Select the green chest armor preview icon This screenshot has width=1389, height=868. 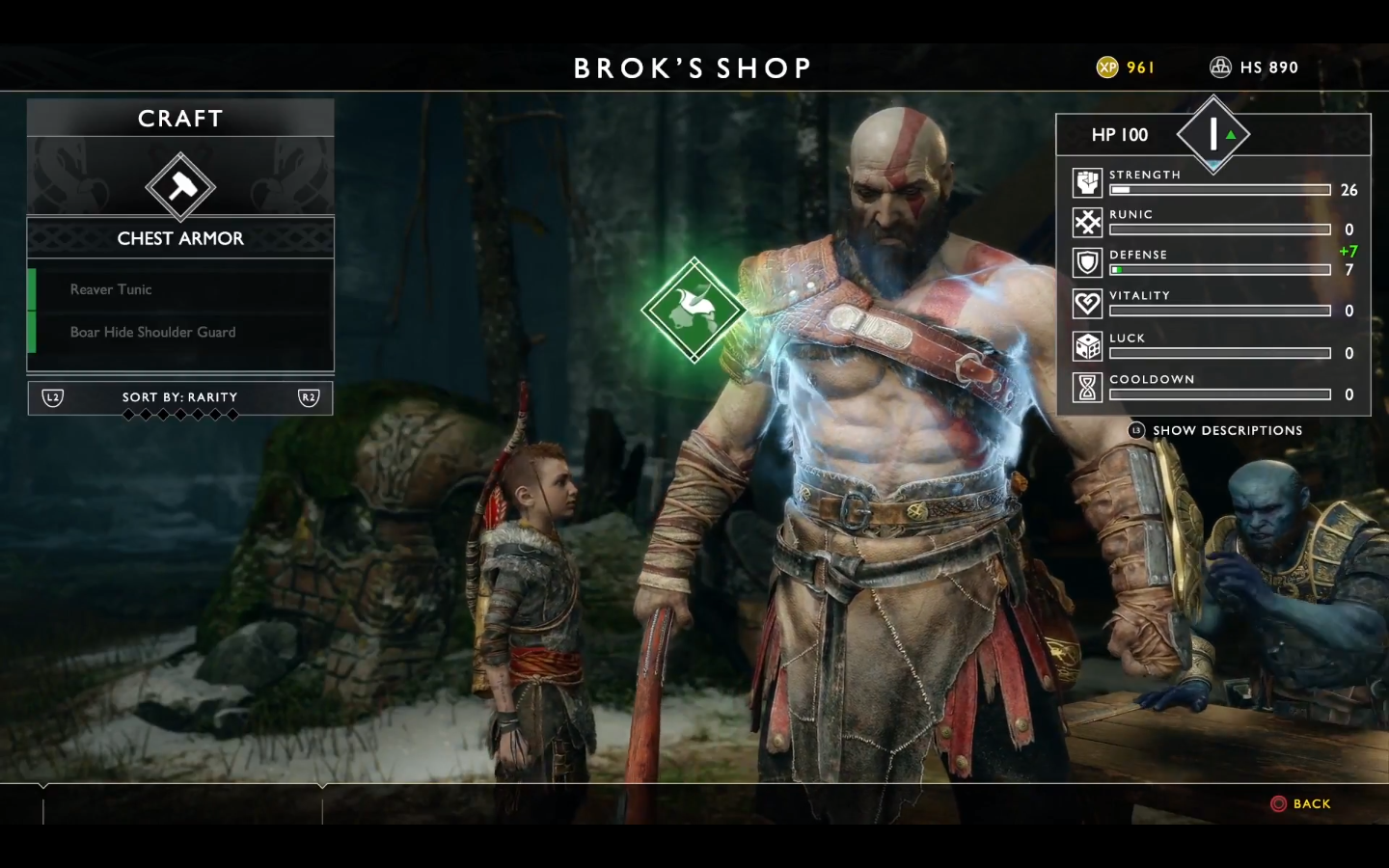point(694,310)
